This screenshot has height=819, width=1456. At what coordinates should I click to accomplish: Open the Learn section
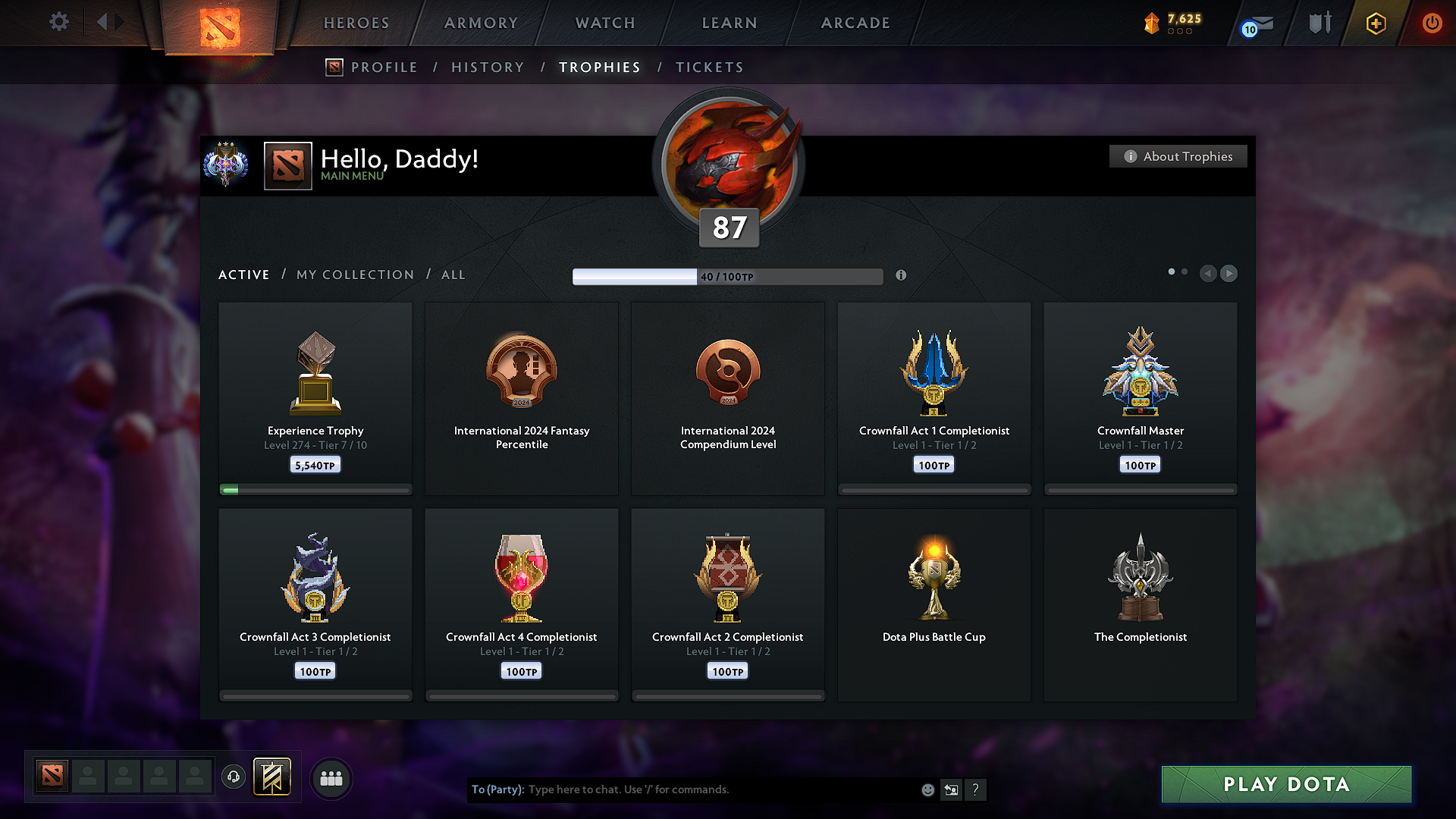pos(730,23)
